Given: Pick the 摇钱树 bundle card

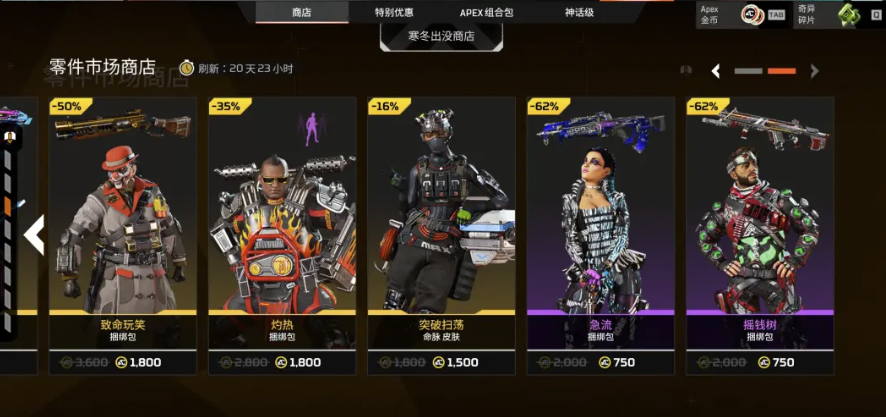Looking at the screenshot, I should (759, 235).
